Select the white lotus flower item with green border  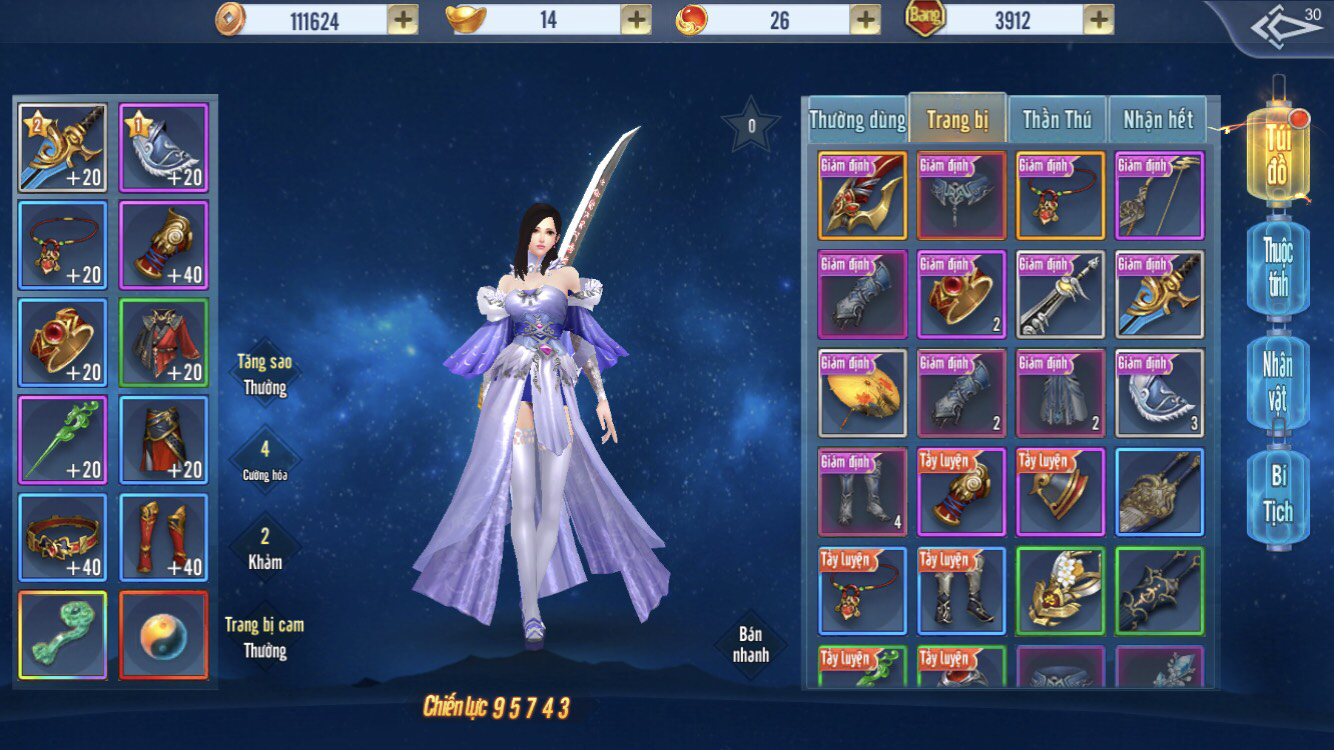pyautogui.click(x=1060, y=590)
